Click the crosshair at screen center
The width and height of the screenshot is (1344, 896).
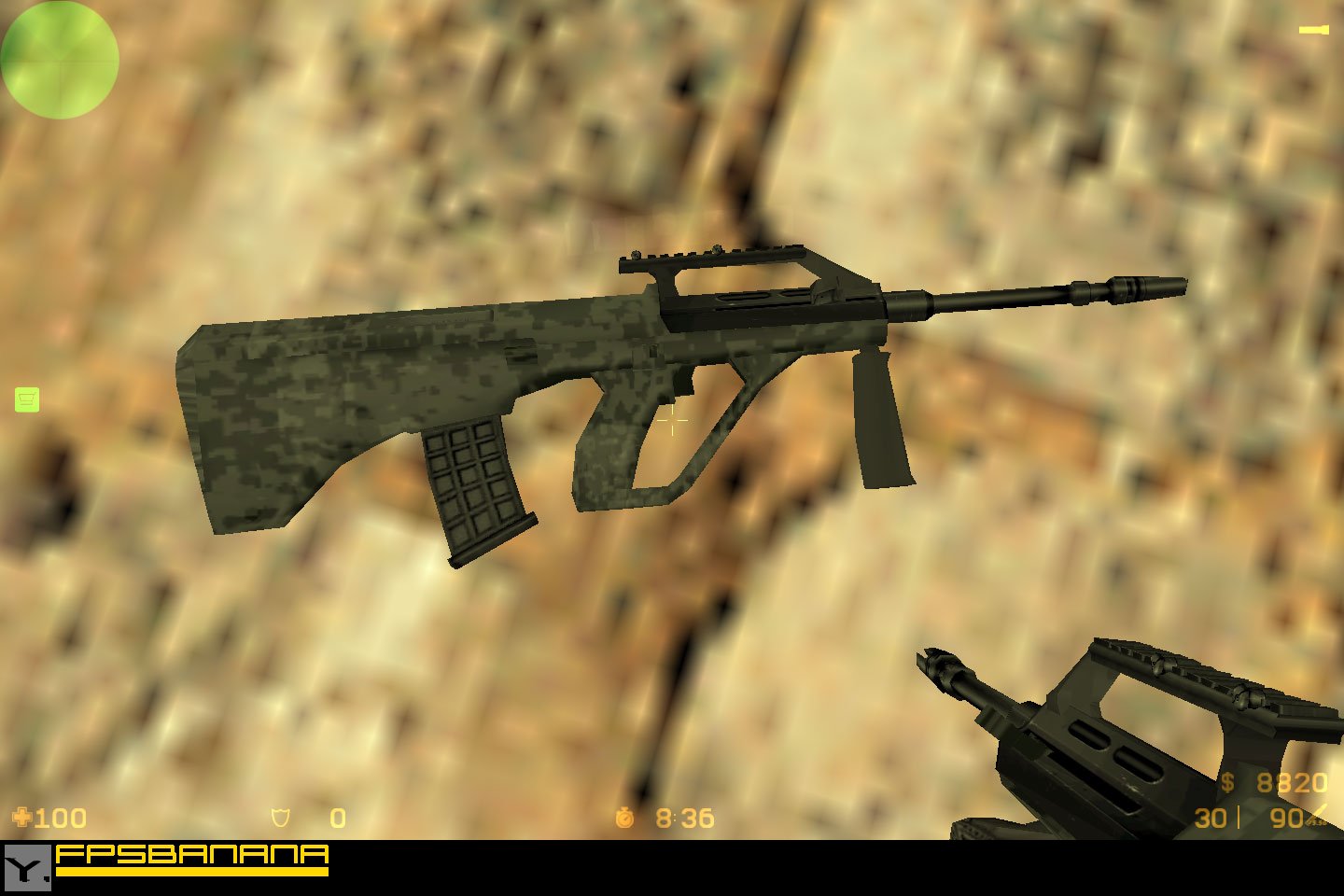672,420
